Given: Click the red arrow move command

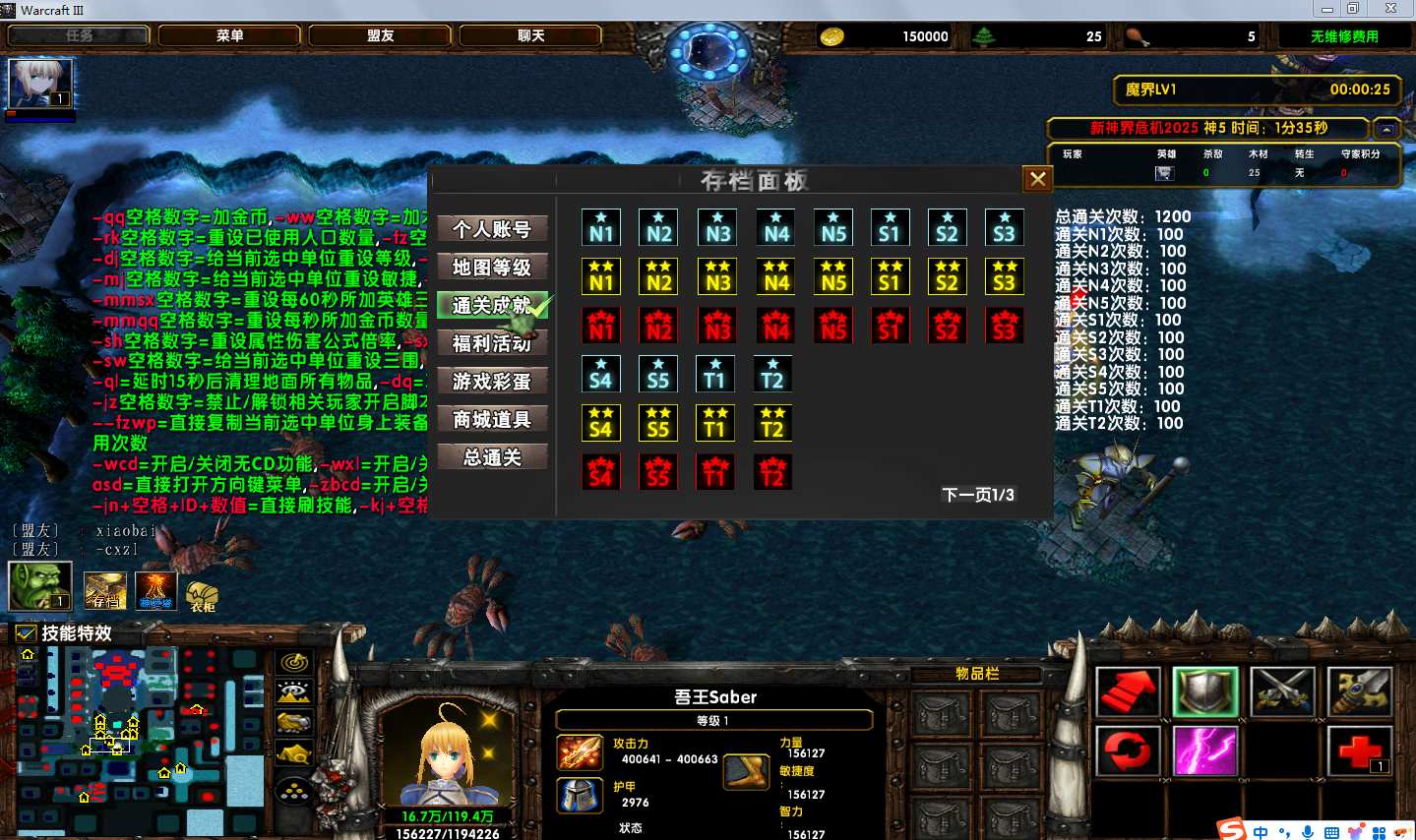Looking at the screenshot, I should (1128, 691).
